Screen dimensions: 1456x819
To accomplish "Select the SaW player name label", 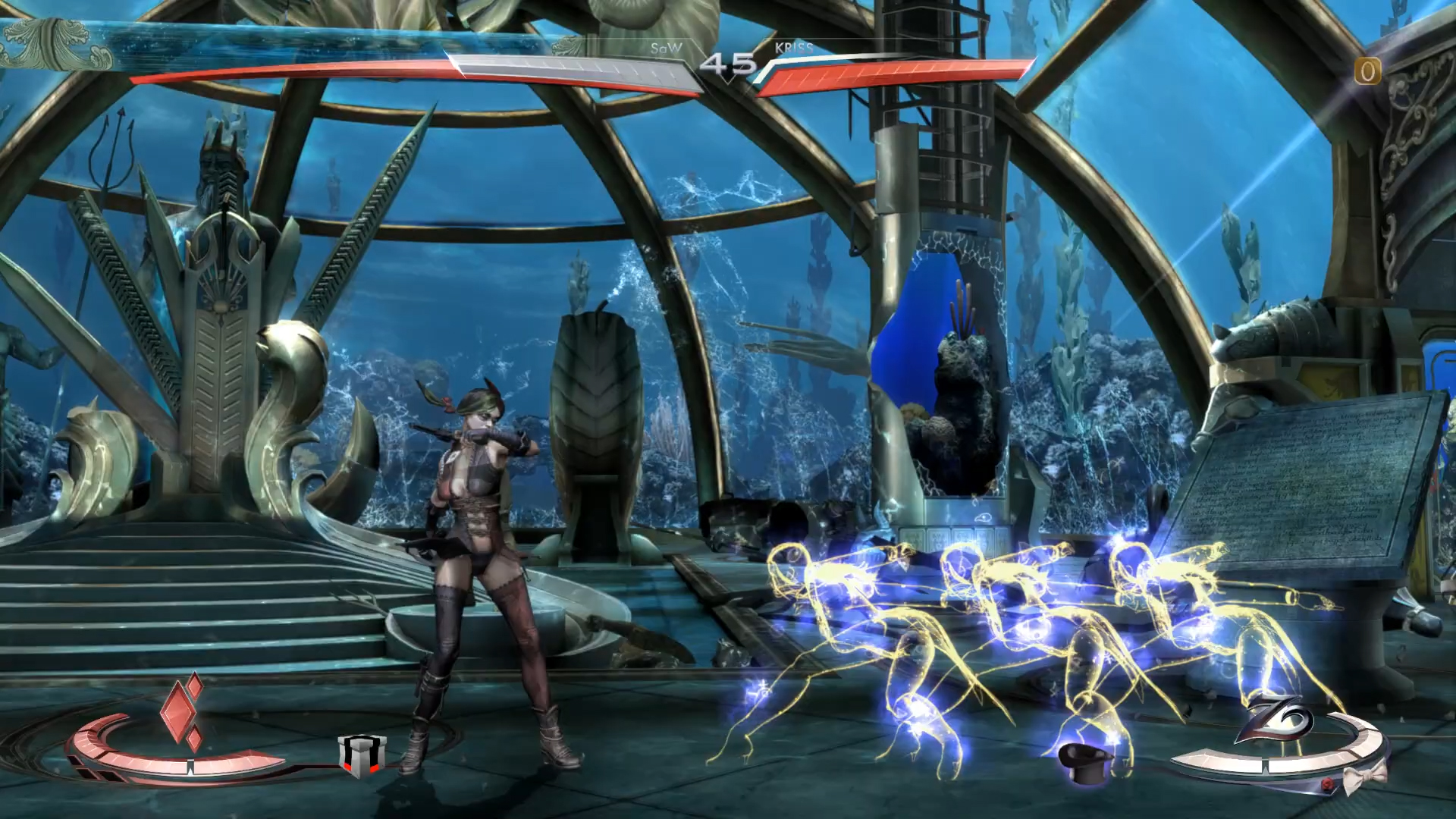I will tap(666, 48).
